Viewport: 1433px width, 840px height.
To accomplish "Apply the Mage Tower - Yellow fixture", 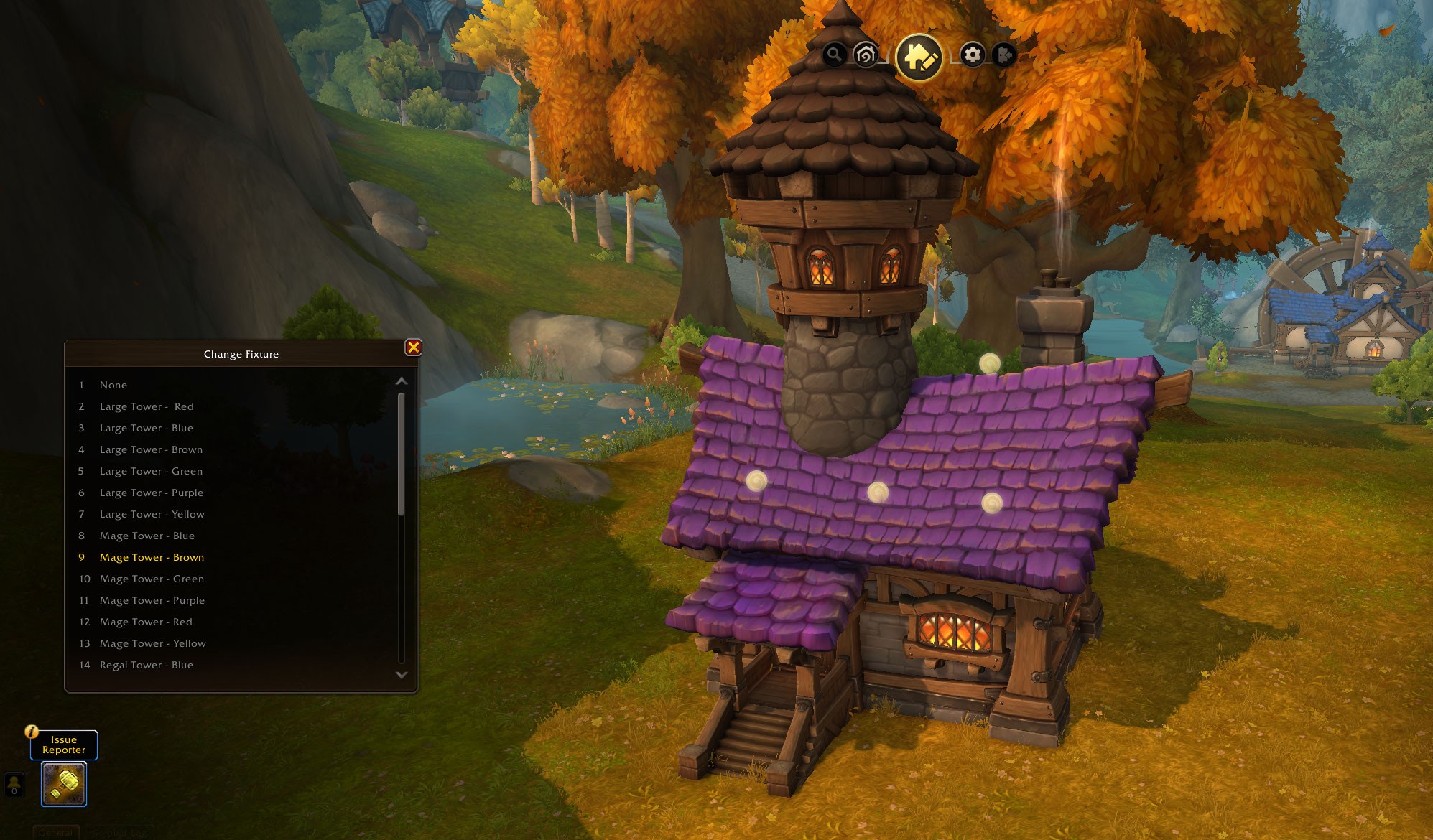I will 153,643.
